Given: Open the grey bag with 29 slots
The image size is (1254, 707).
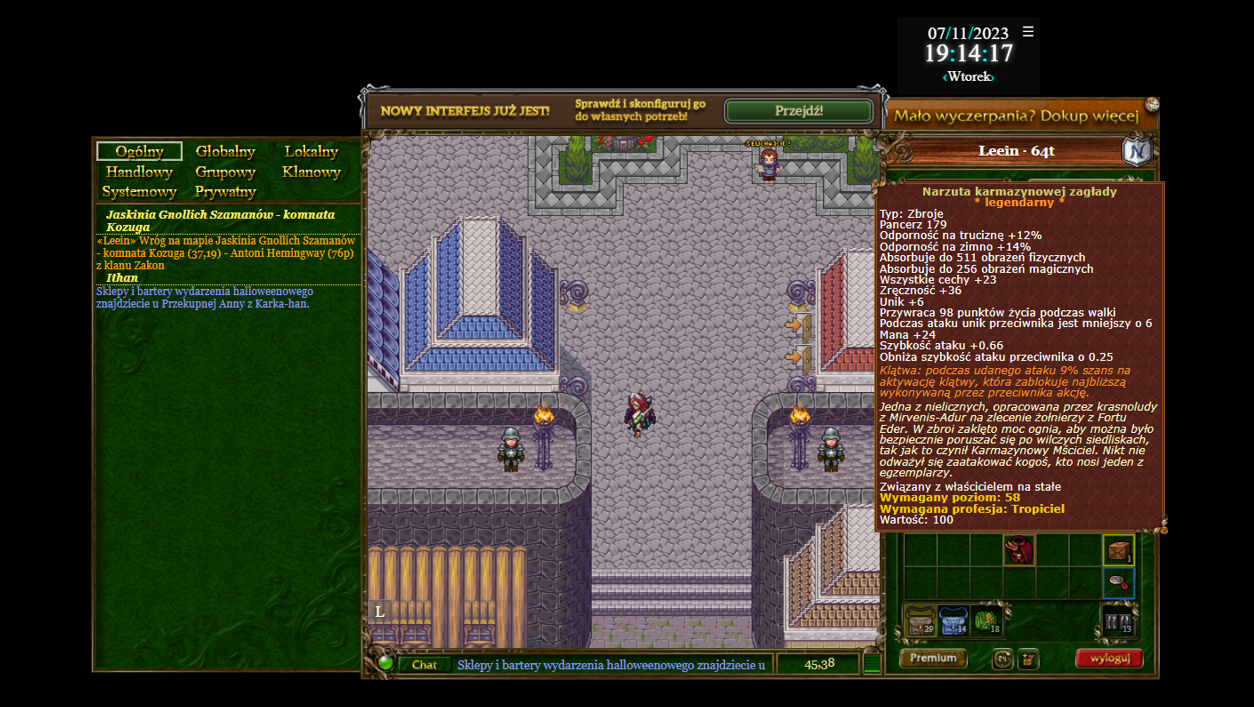Looking at the screenshot, I should 920,621.
